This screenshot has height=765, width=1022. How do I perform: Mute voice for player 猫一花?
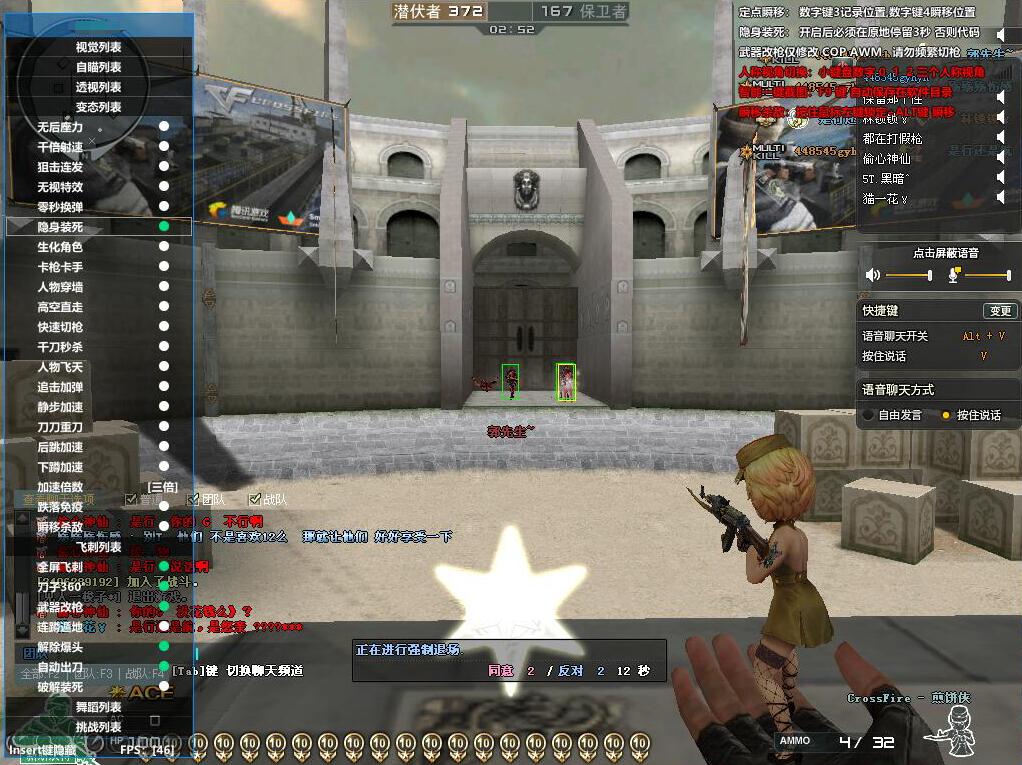1001,198
